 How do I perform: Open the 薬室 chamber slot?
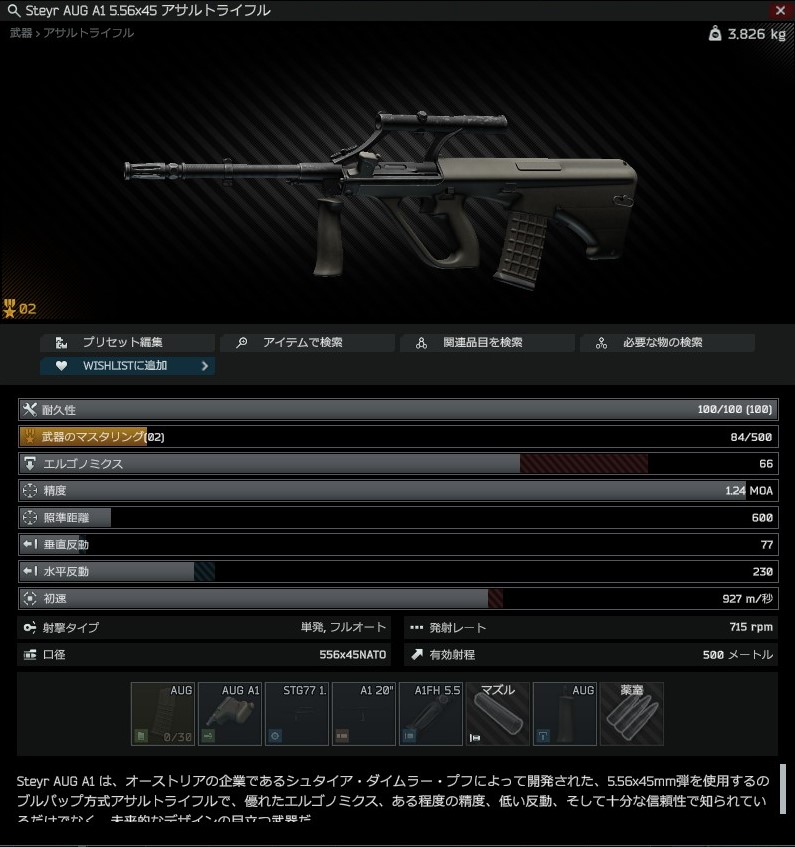632,714
